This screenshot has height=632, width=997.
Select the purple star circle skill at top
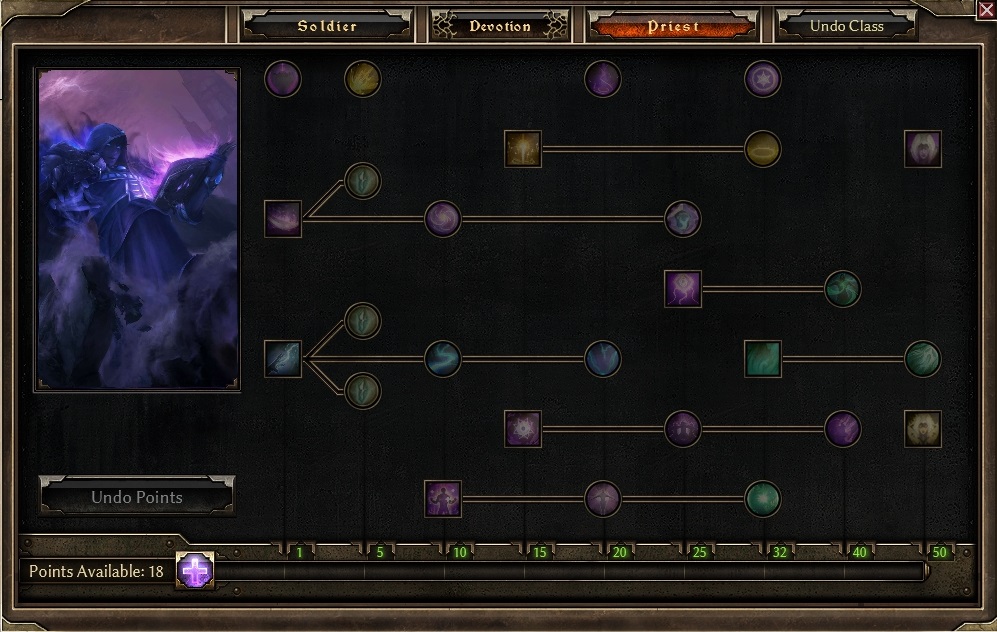click(x=763, y=79)
